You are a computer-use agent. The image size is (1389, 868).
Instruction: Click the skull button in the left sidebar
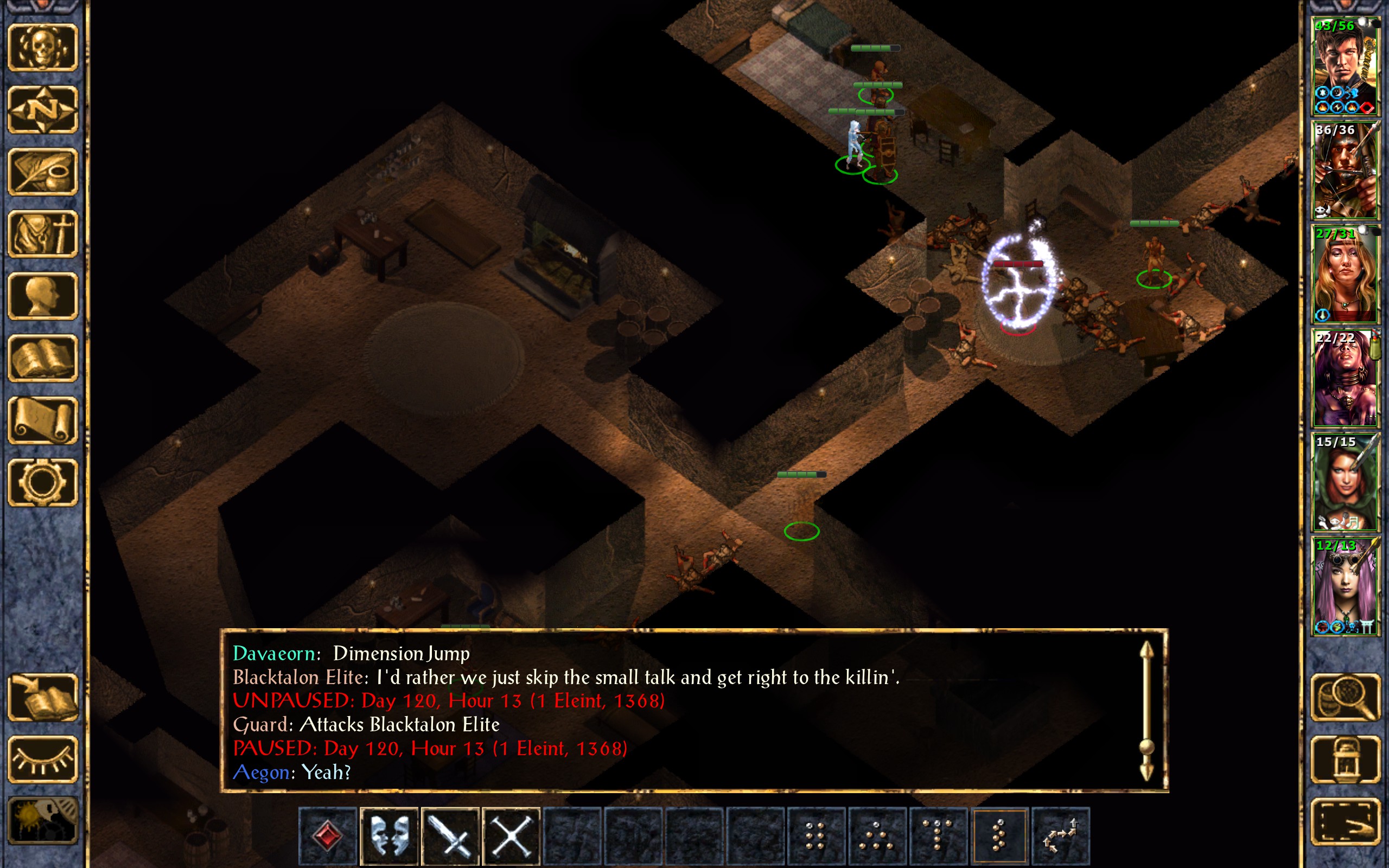tap(42, 48)
